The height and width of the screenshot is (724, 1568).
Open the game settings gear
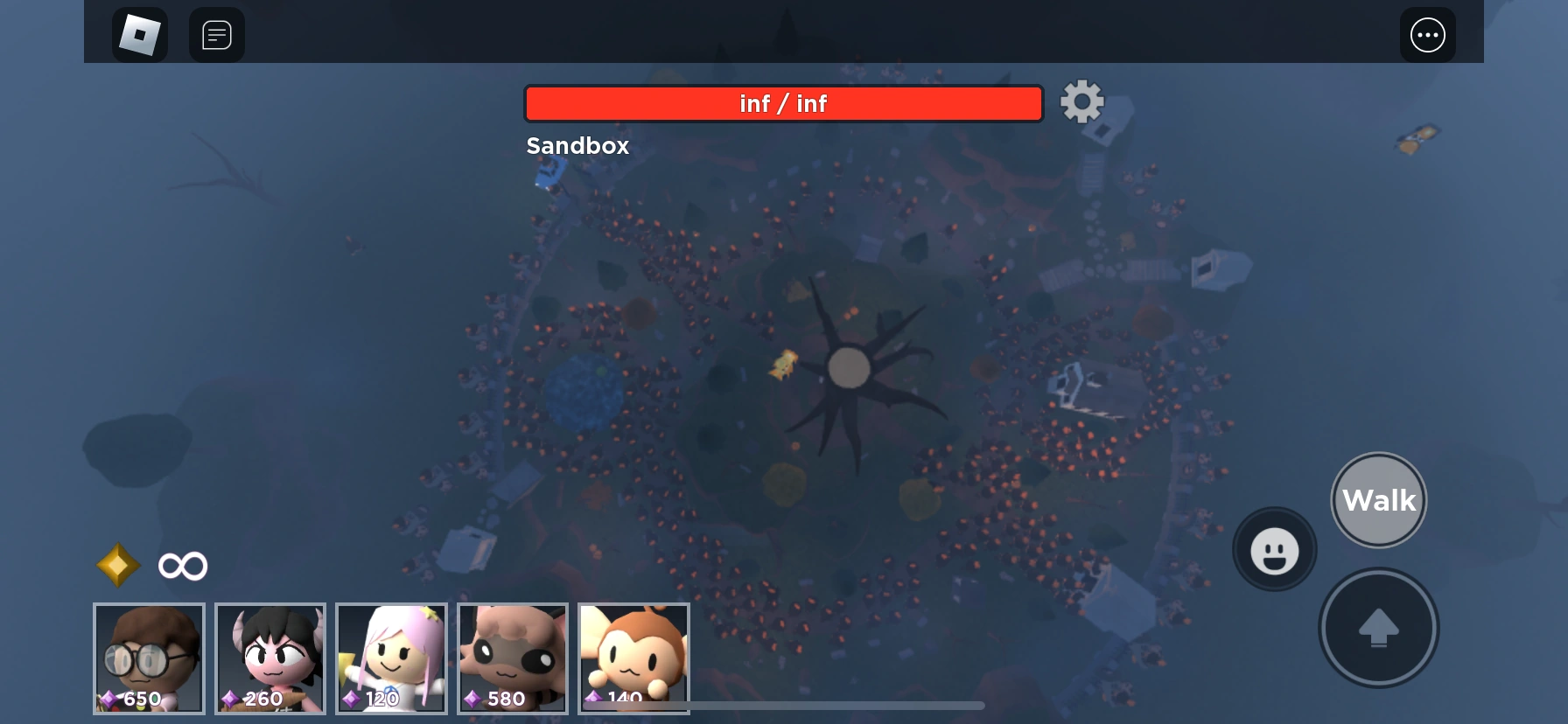(x=1082, y=101)
